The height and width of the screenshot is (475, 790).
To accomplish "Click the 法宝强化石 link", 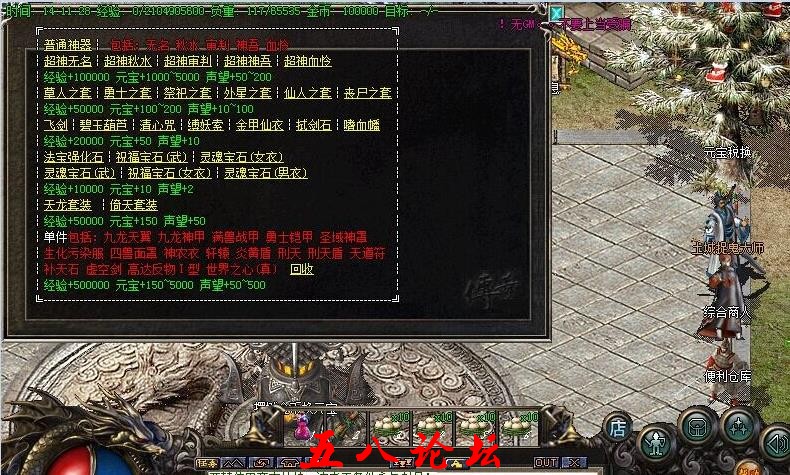I will (x=73, y=157).
